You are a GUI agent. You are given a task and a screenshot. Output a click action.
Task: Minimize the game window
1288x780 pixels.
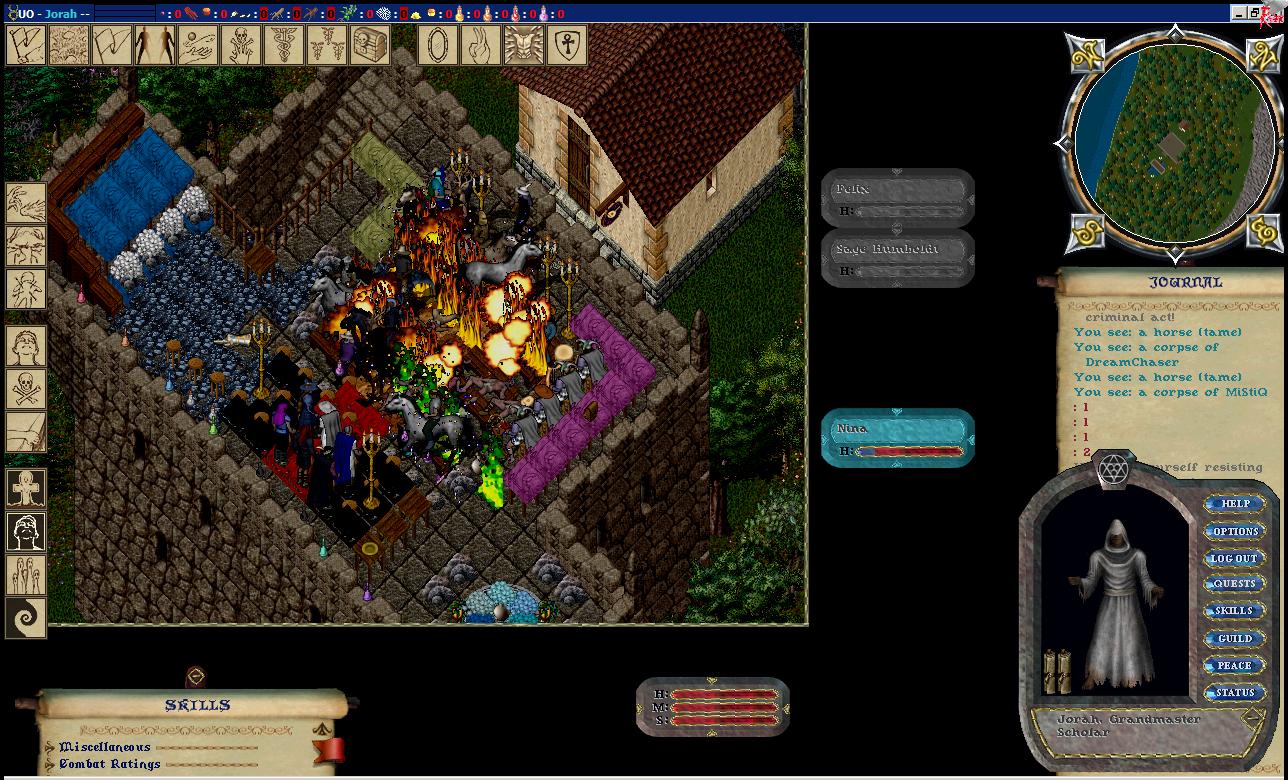pos(1240,13)
